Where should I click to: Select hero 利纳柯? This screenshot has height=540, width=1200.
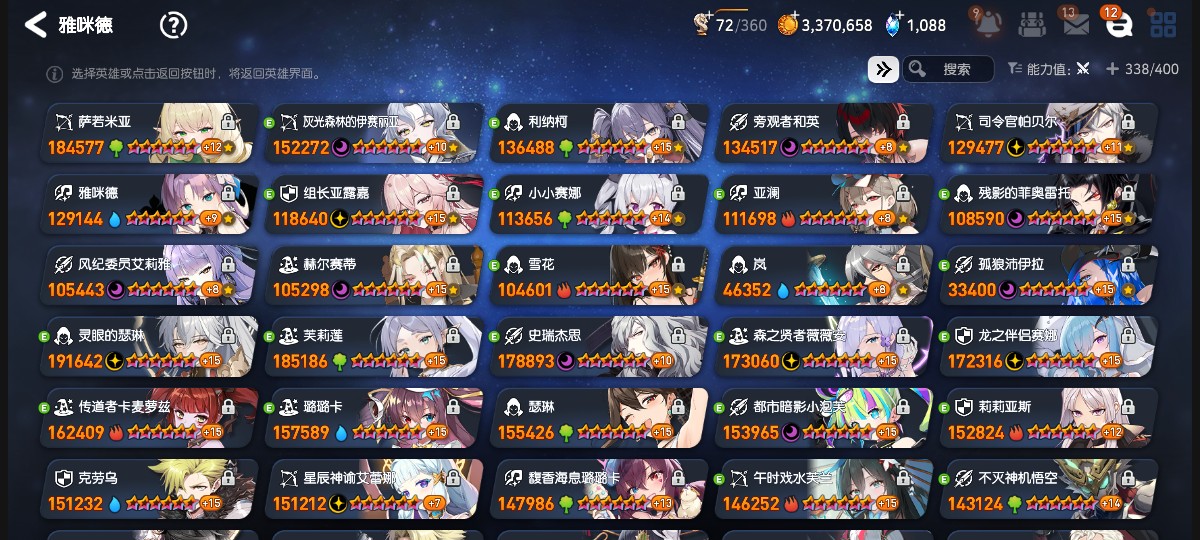click(600, 133)
